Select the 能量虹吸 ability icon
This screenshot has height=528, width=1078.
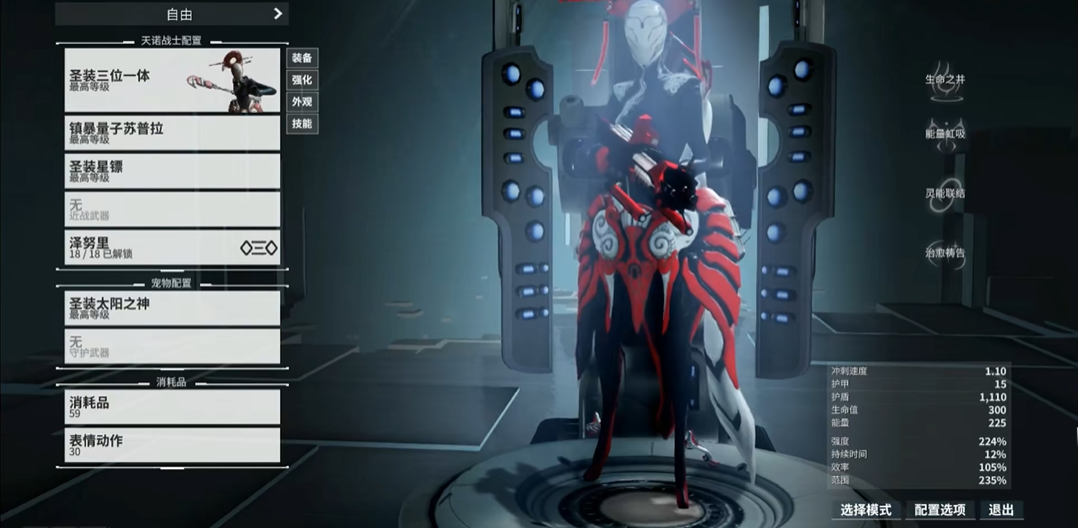[x=945, y=134]
